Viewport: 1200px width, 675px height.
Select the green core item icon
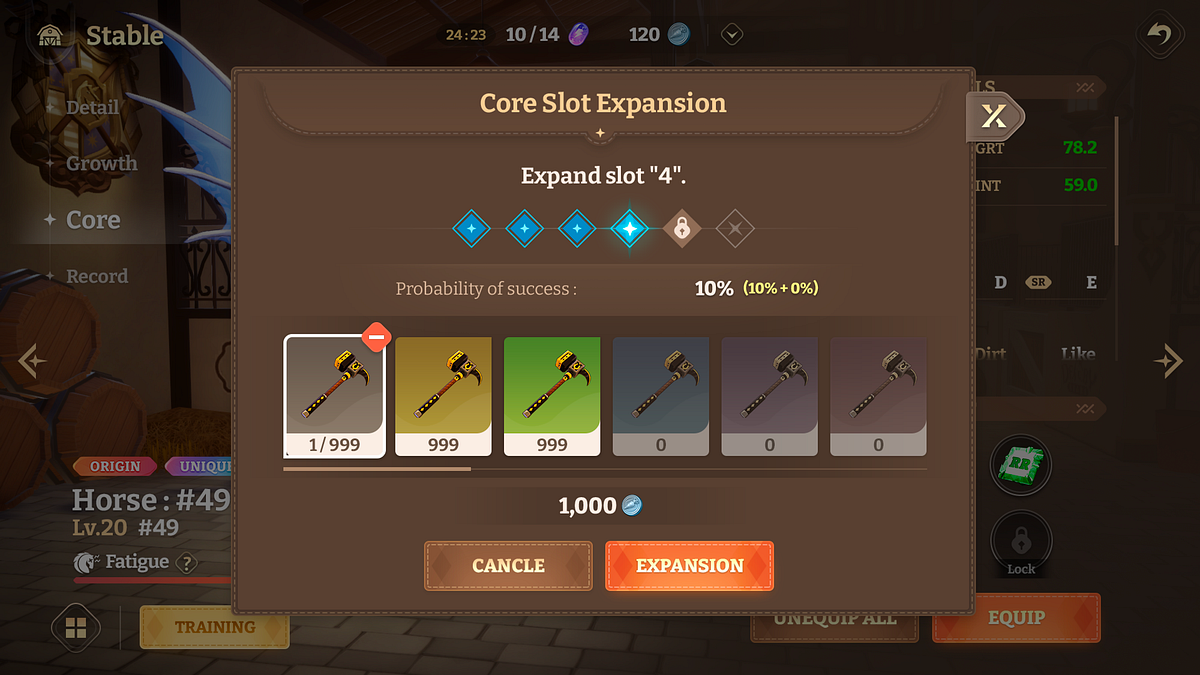pos(1021,465)
